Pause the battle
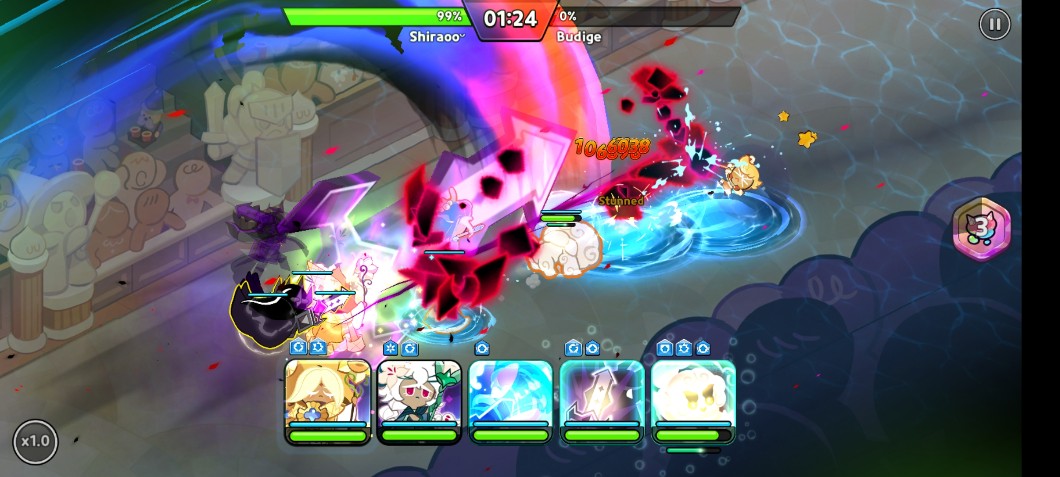The width and height of the screenshot is (1060, 477). click(x=994, y=24)
